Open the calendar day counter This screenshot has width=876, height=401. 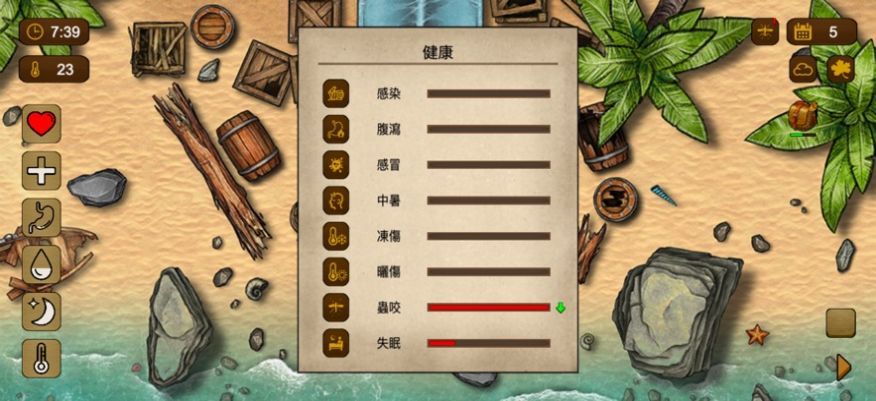tap(814, 31)
